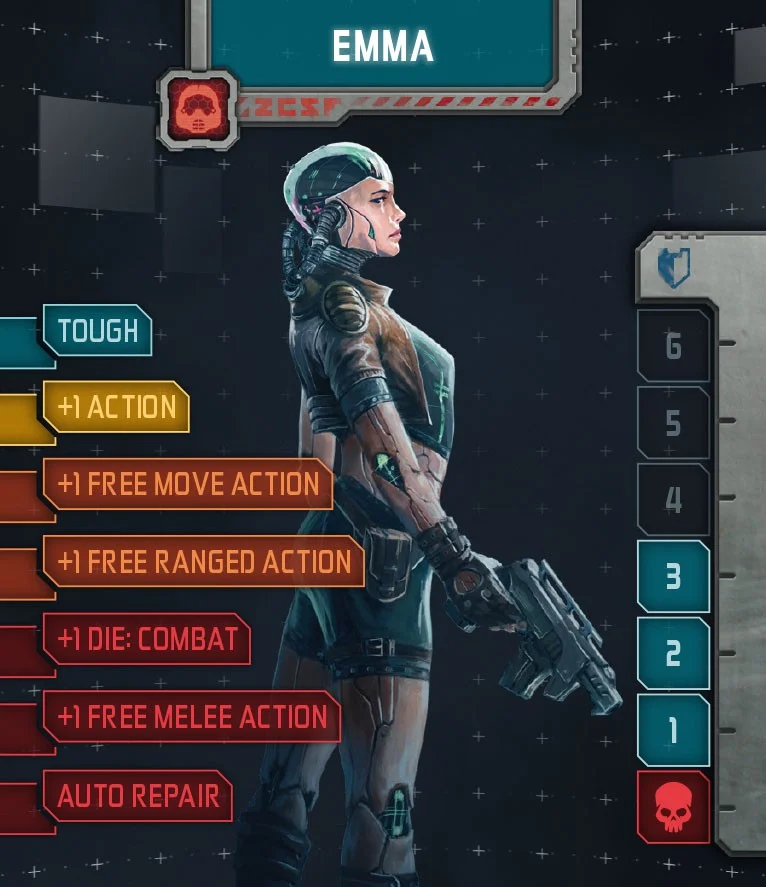Select health slot number 5
766x887 pixels.
673,423
